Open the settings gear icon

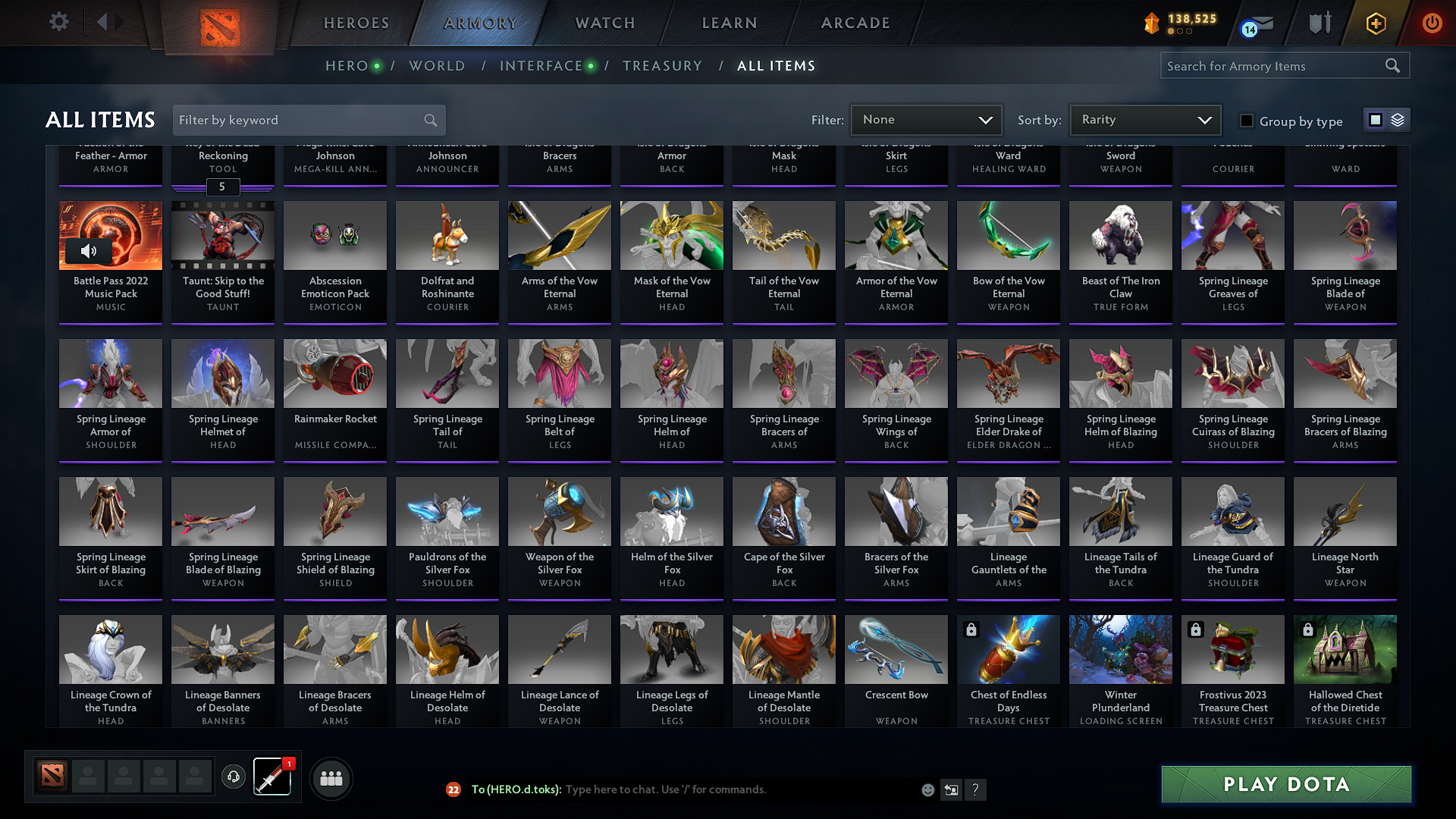pos(58,22)
